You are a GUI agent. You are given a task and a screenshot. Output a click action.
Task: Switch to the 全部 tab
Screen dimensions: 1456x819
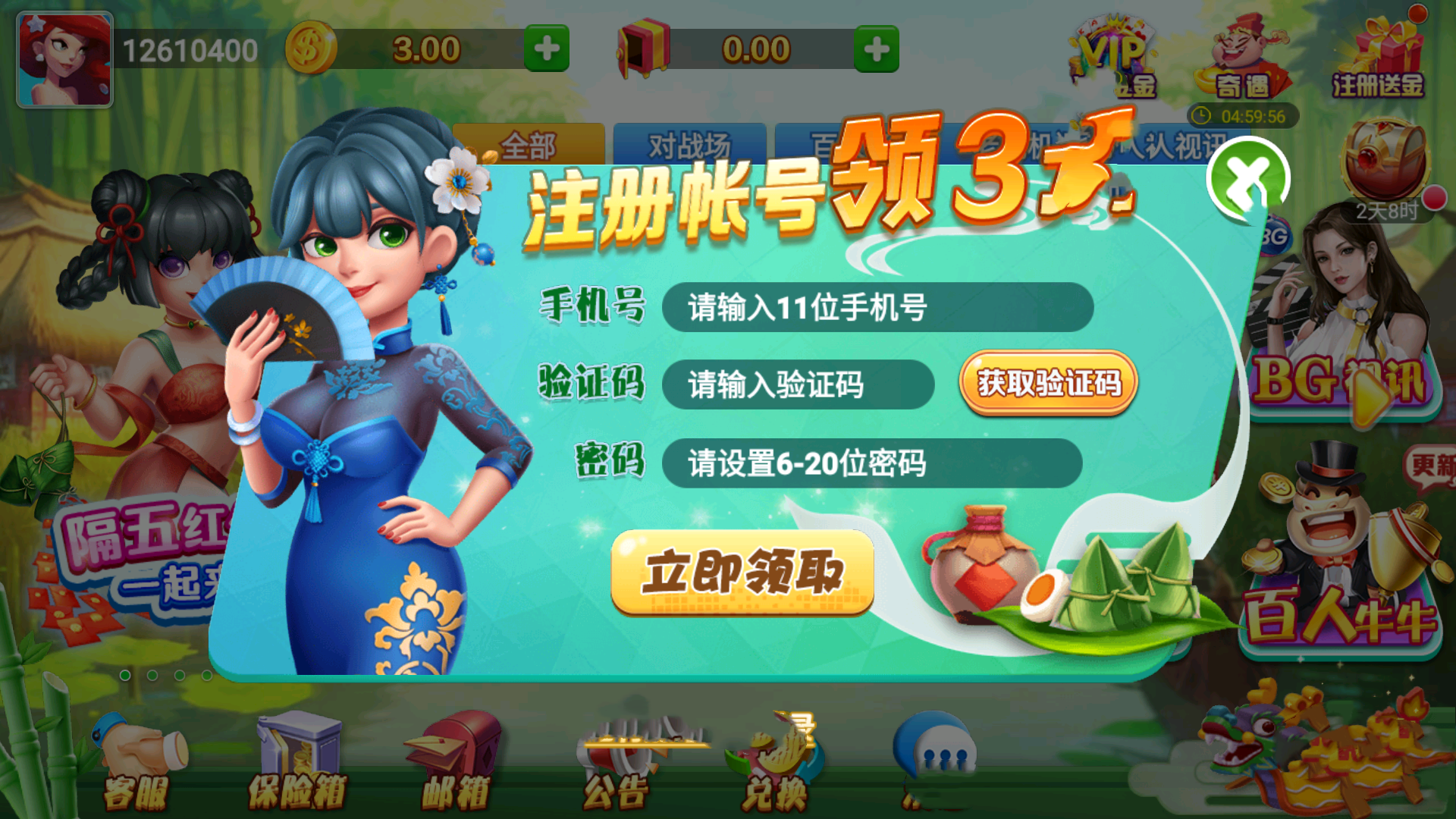(531, 144)
